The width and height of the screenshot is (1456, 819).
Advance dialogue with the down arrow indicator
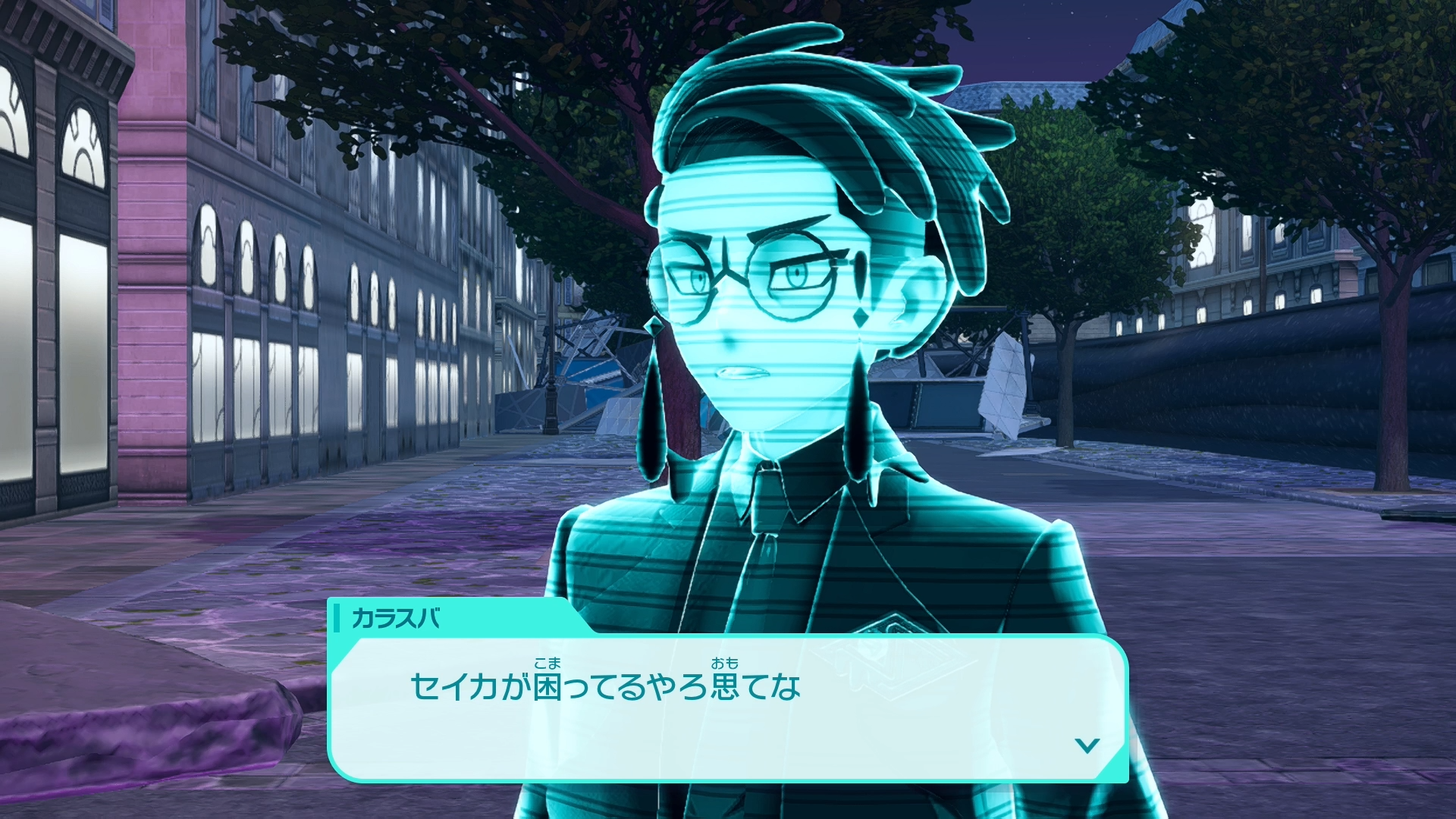[x=1087, y=745]
